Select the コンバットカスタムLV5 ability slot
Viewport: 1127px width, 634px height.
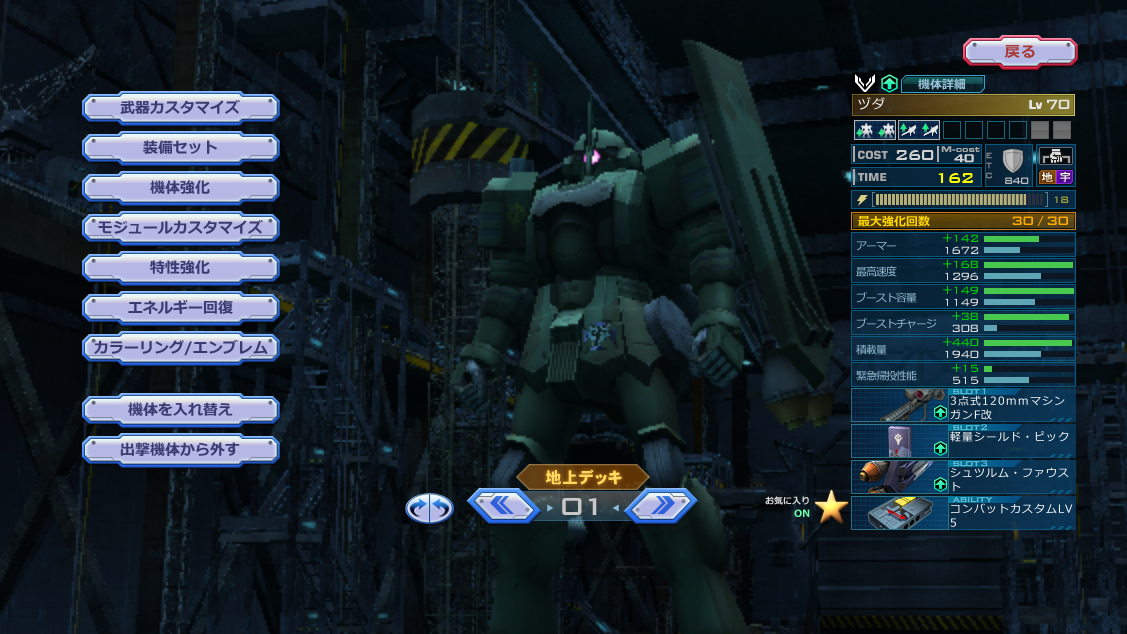point(963,513)
